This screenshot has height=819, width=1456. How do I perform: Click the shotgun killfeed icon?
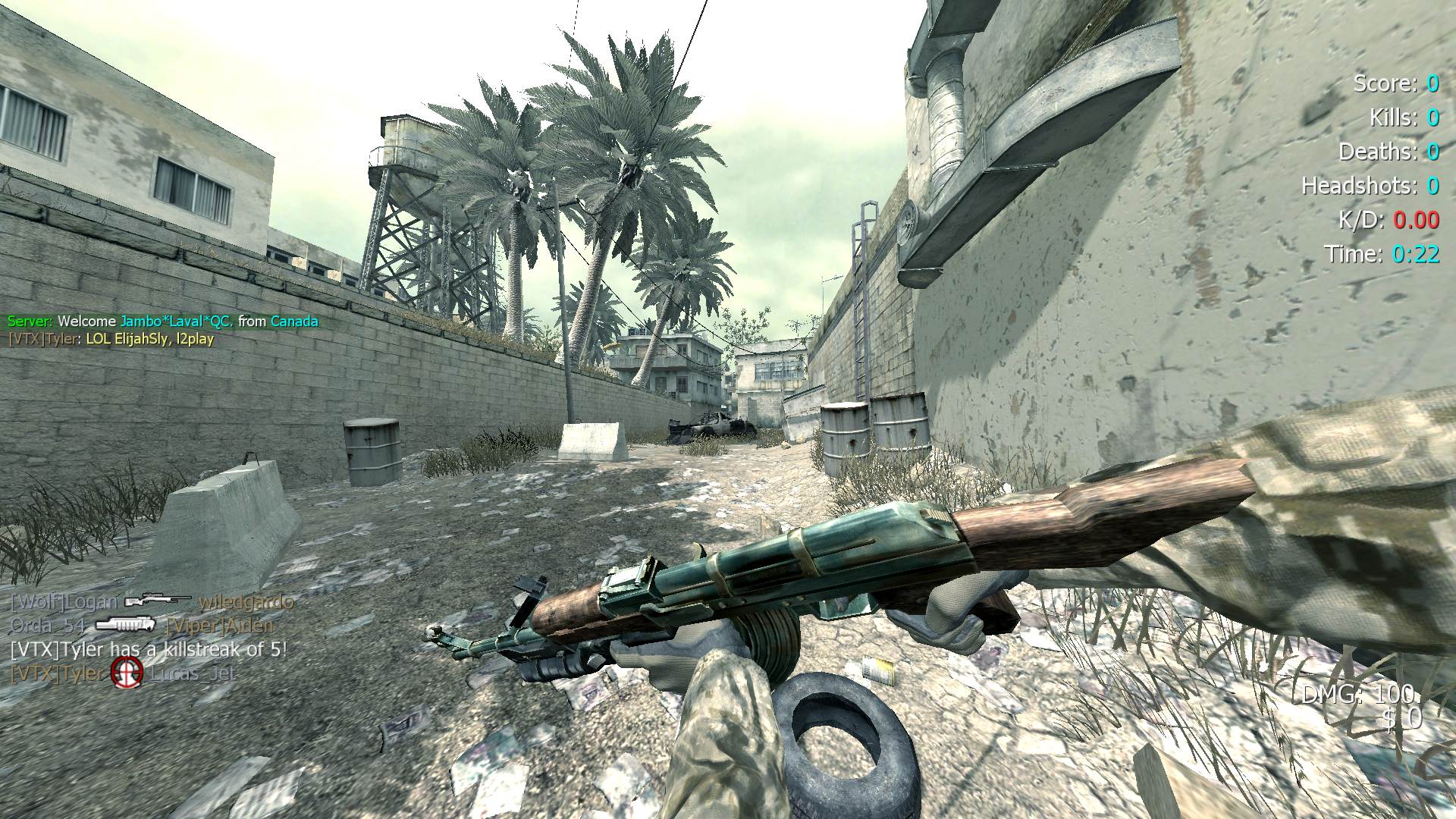125,625
